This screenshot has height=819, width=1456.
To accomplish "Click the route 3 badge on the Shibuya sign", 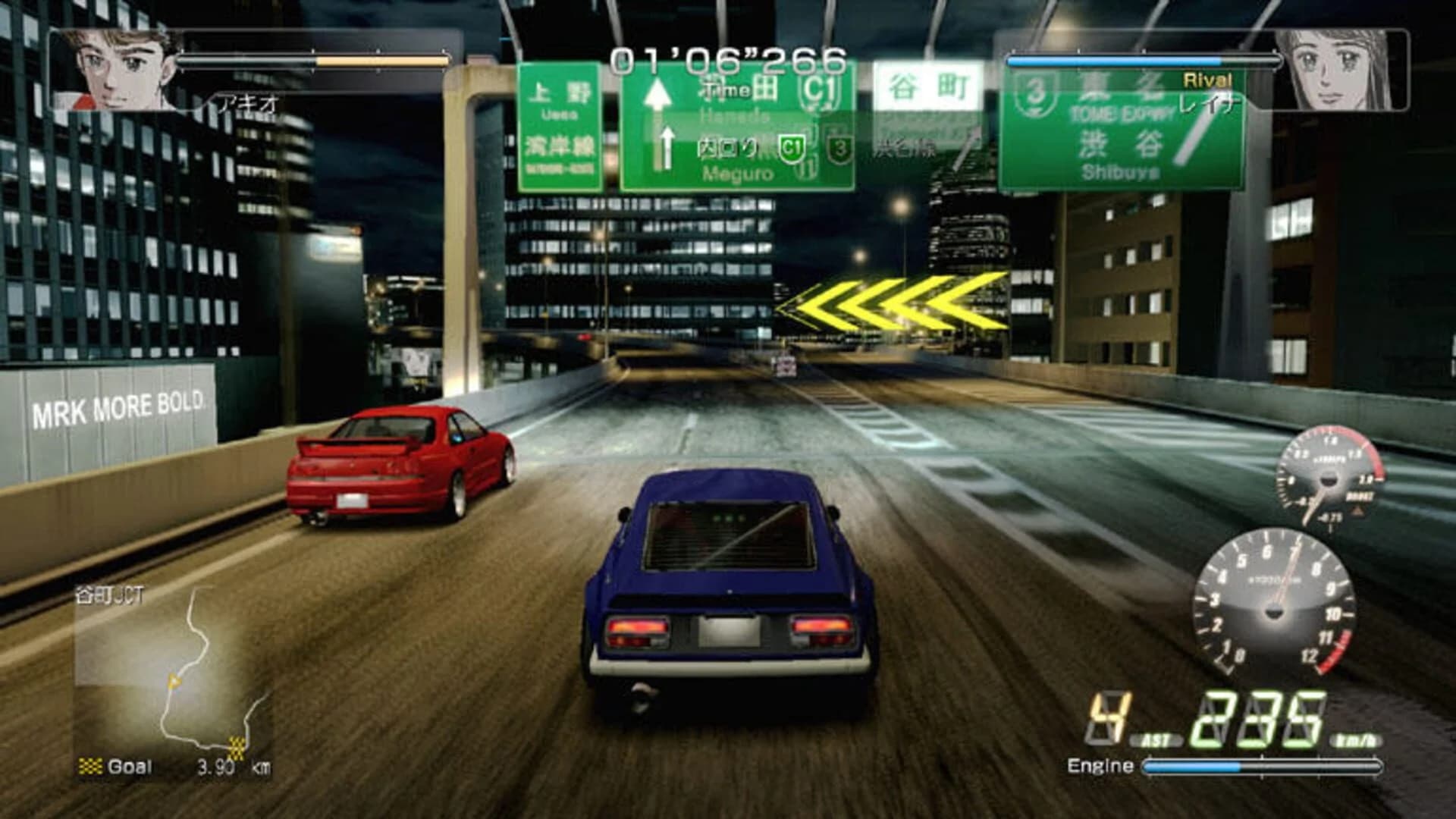I will tap(1035, 96).
